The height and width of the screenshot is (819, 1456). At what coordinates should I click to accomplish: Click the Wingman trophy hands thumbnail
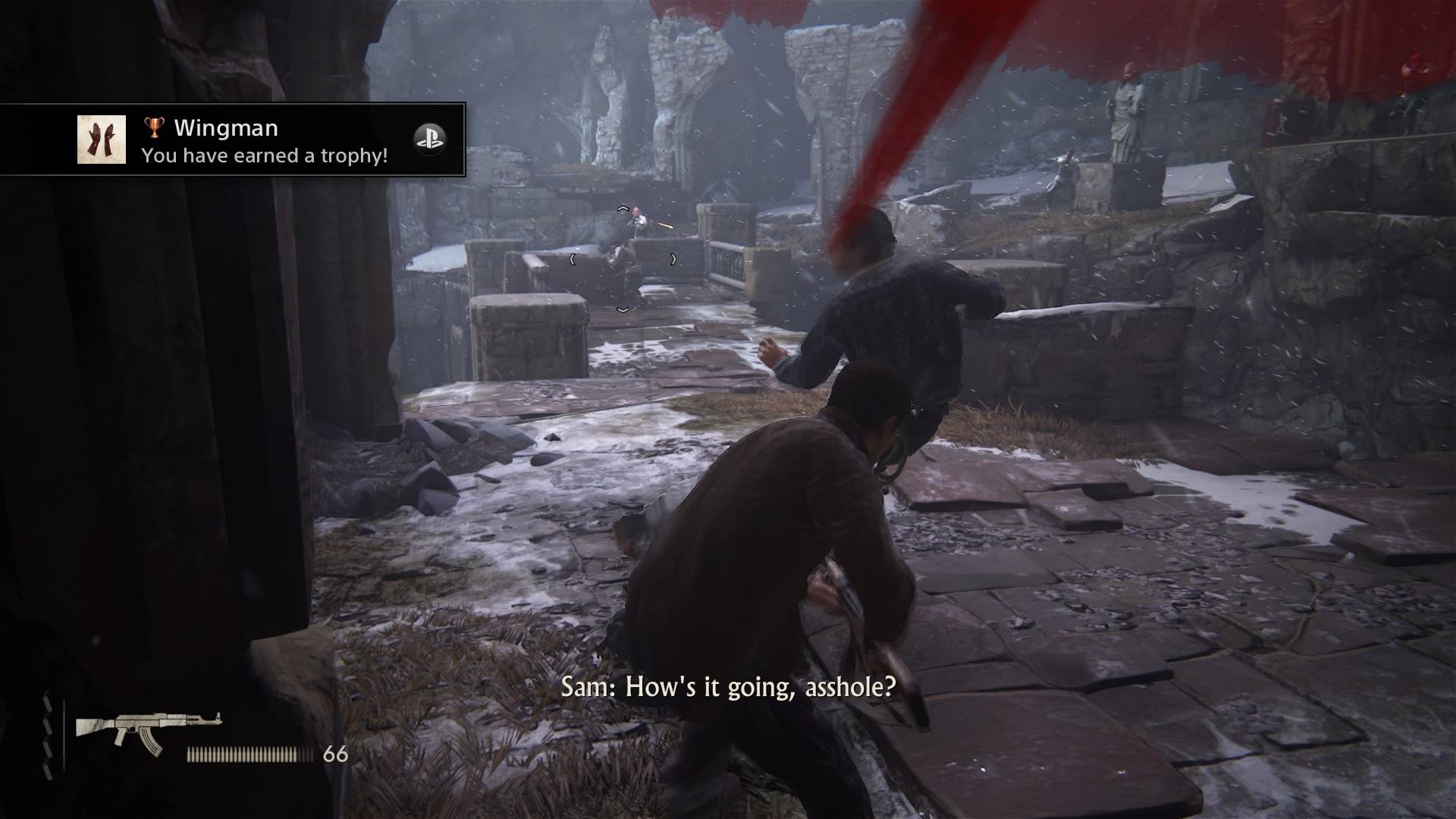102,140
